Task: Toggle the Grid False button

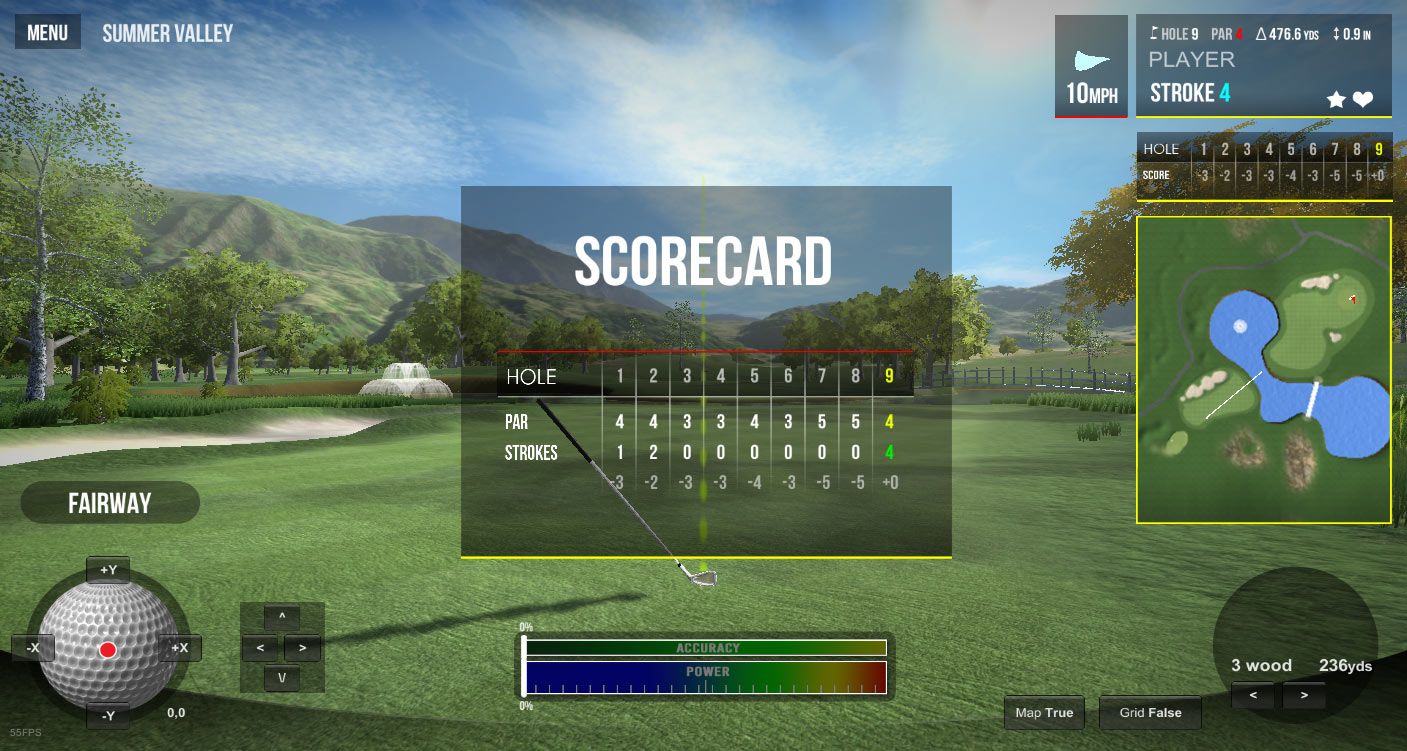Action: (1150, 713)
